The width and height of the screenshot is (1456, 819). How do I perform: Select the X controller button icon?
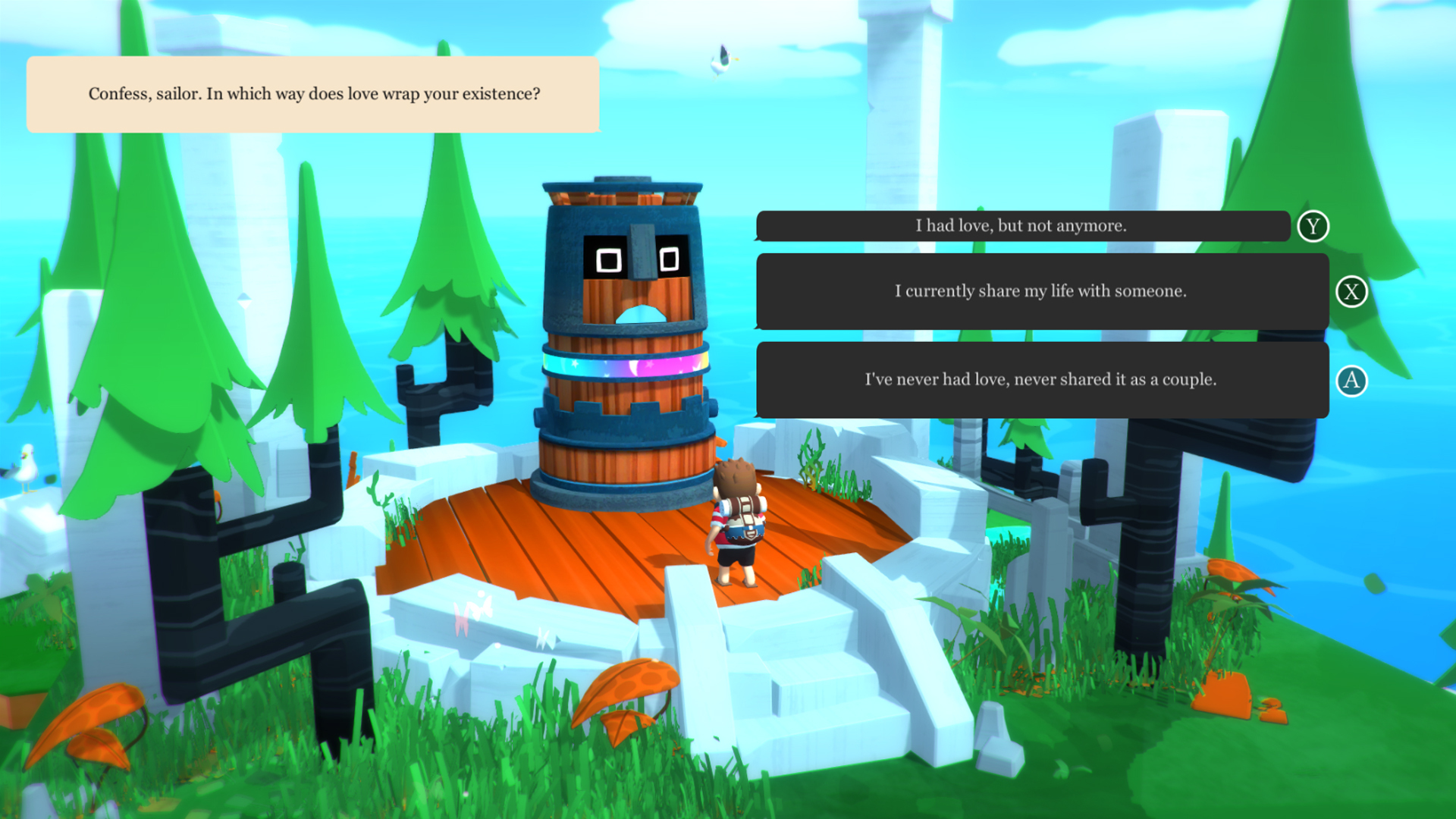click(1352, 290)
